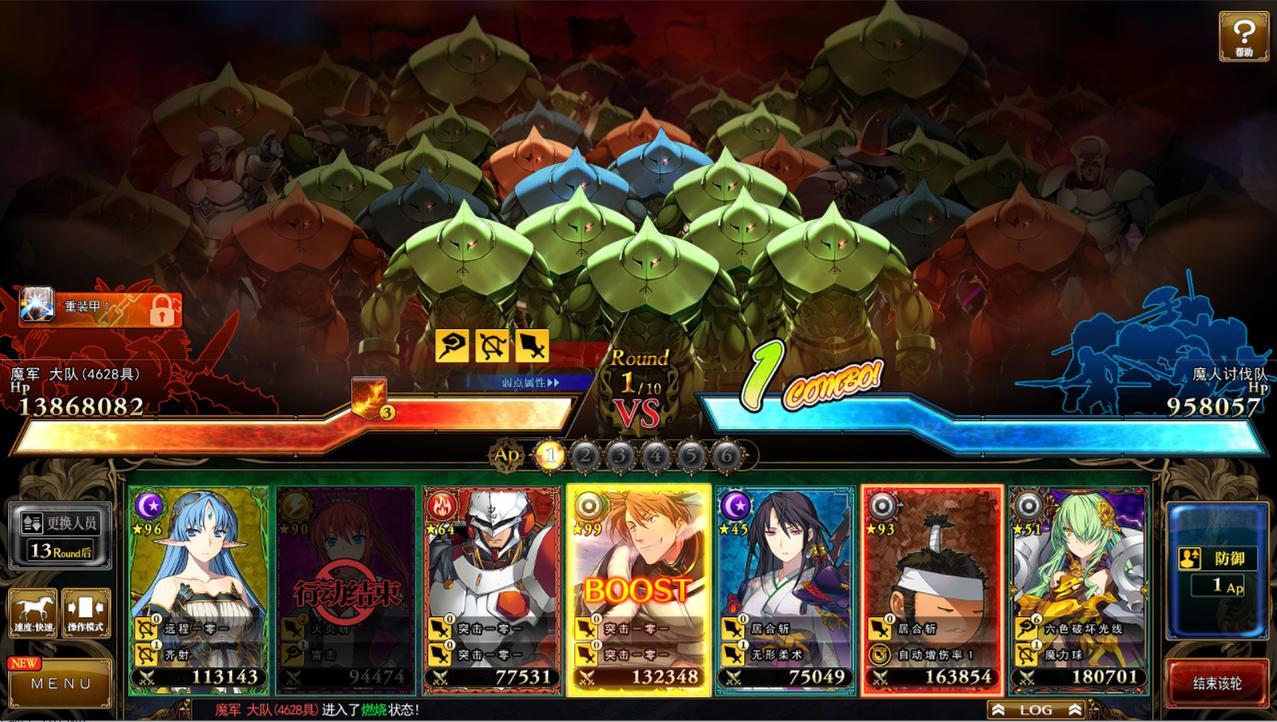End the round with 结束该轮

pos(1217,684)
